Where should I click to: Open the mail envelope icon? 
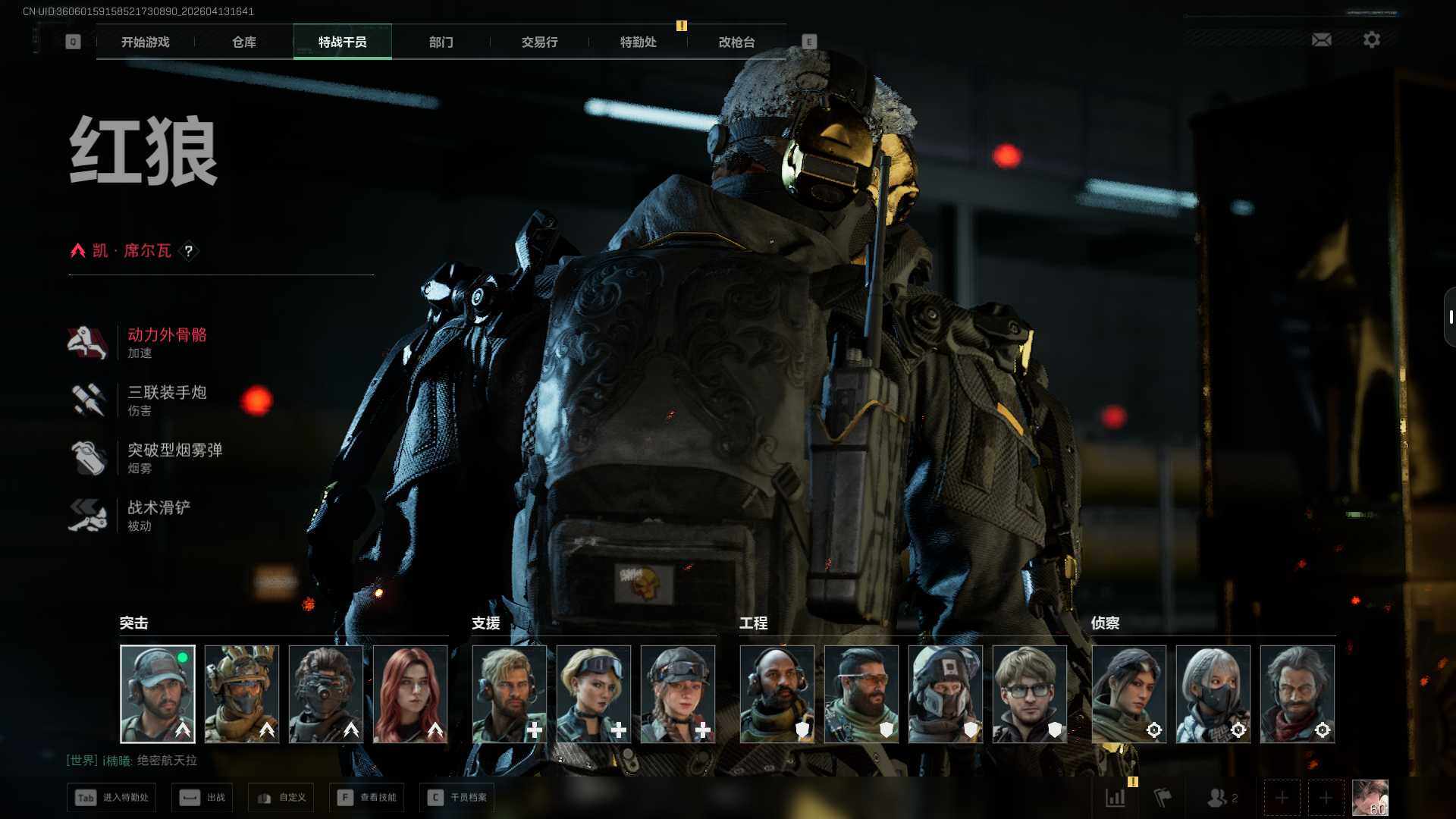coord(1321,39)
